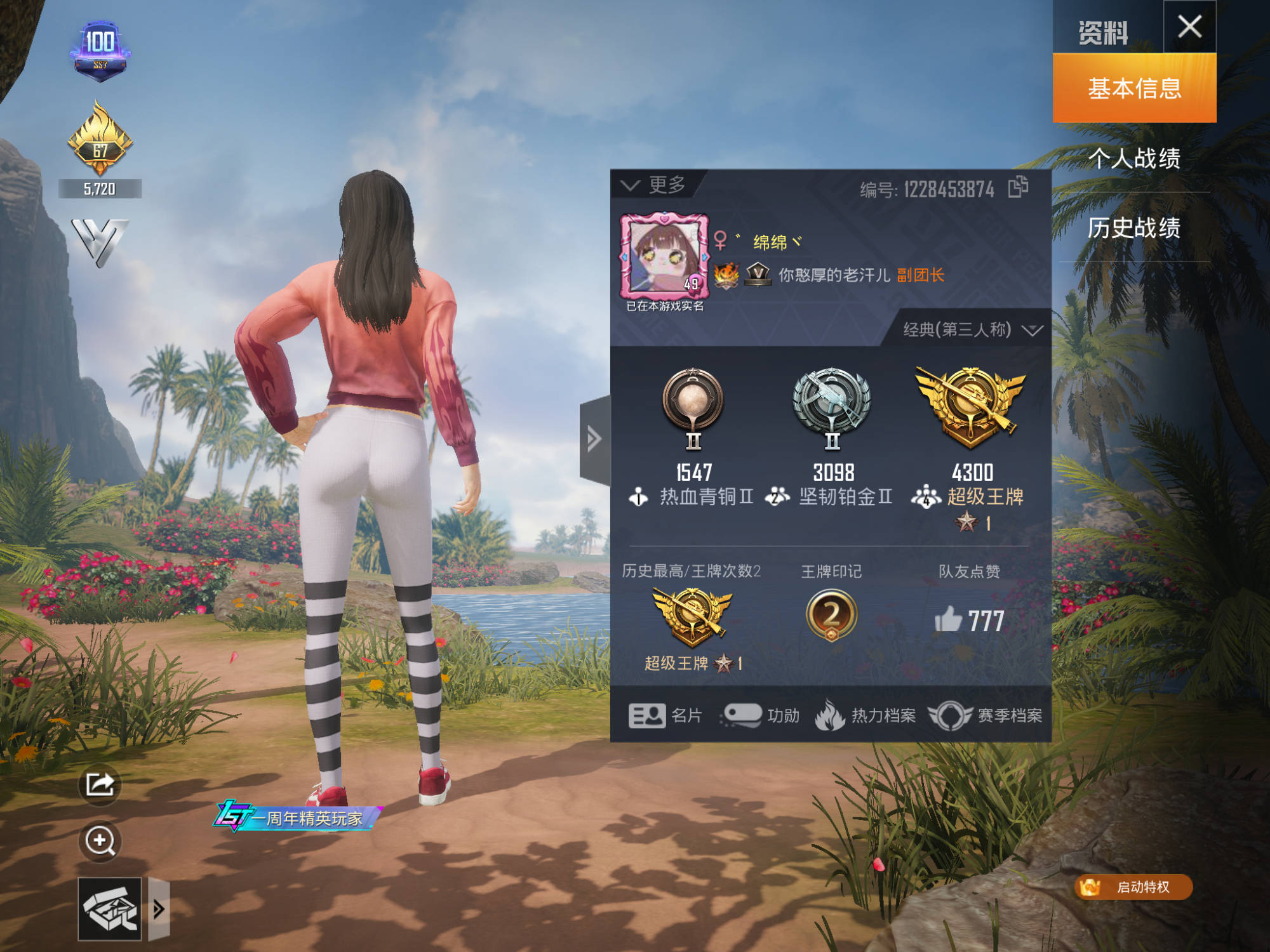
Task: Collapse the stats panel with side arrow
Action: pos(594,439)
